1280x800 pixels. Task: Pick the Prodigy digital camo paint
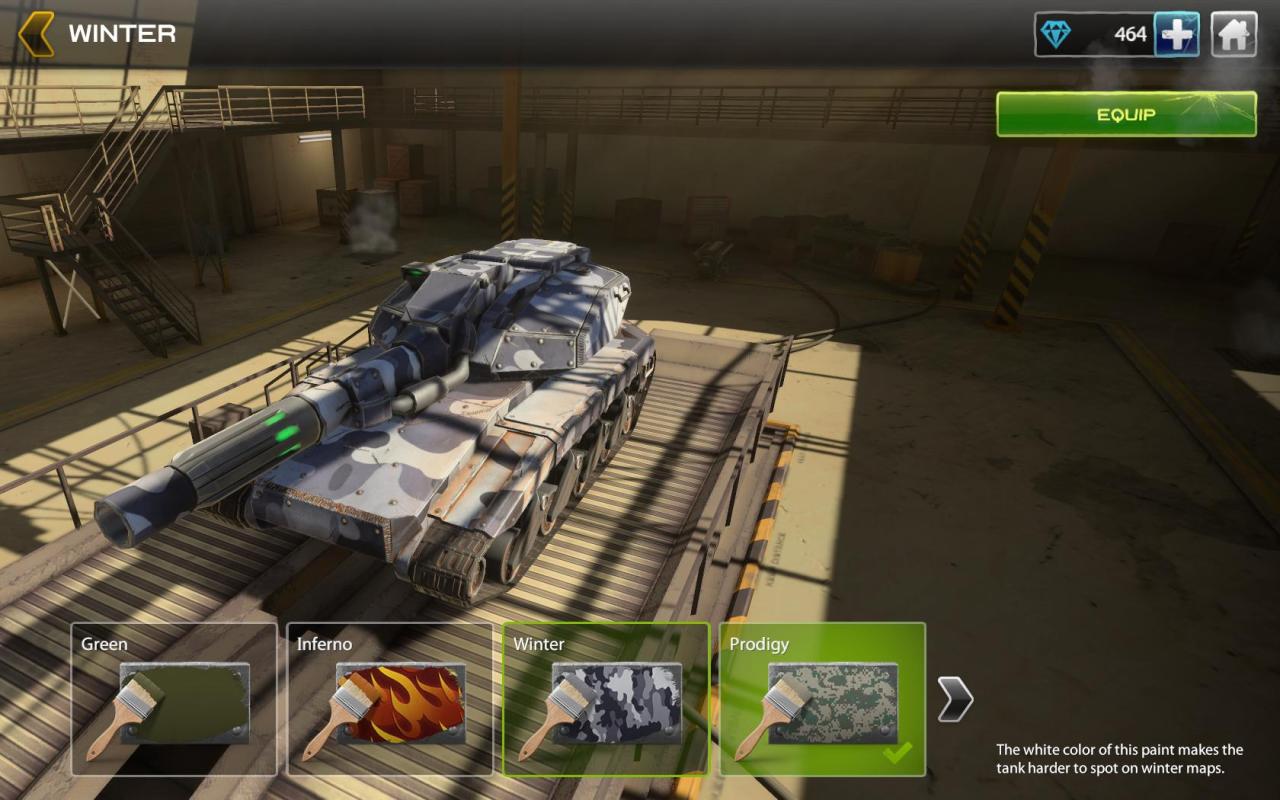coord(822,699)
